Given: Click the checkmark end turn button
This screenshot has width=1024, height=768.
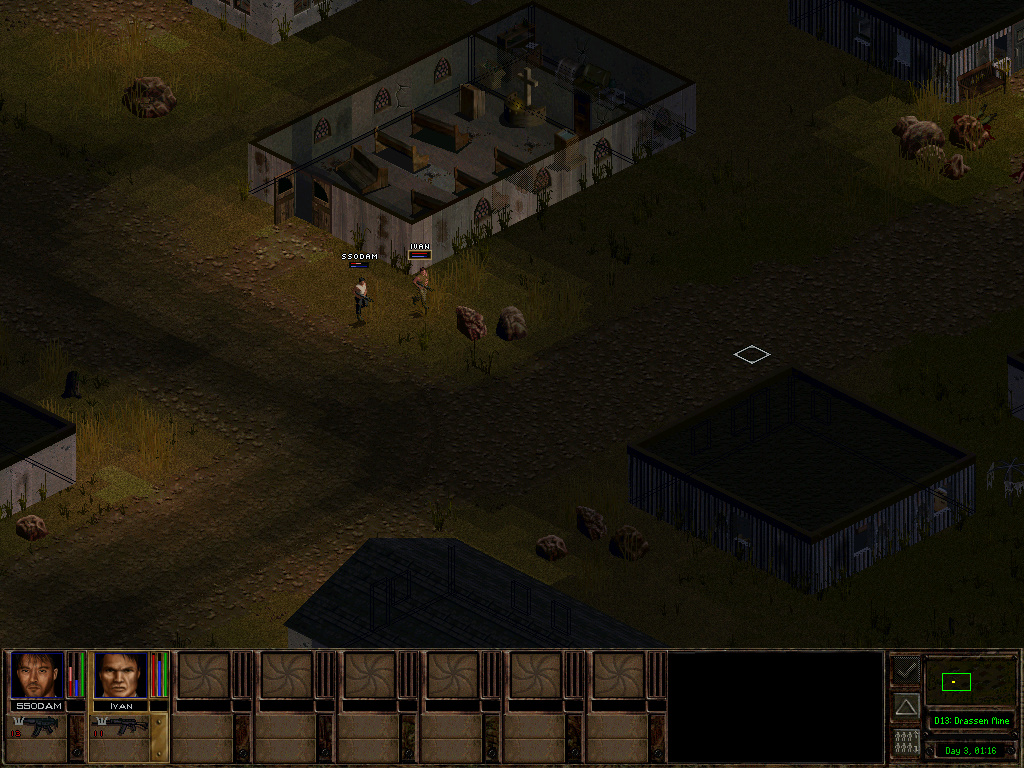Looking at the screenshot, I should (906, 669).
